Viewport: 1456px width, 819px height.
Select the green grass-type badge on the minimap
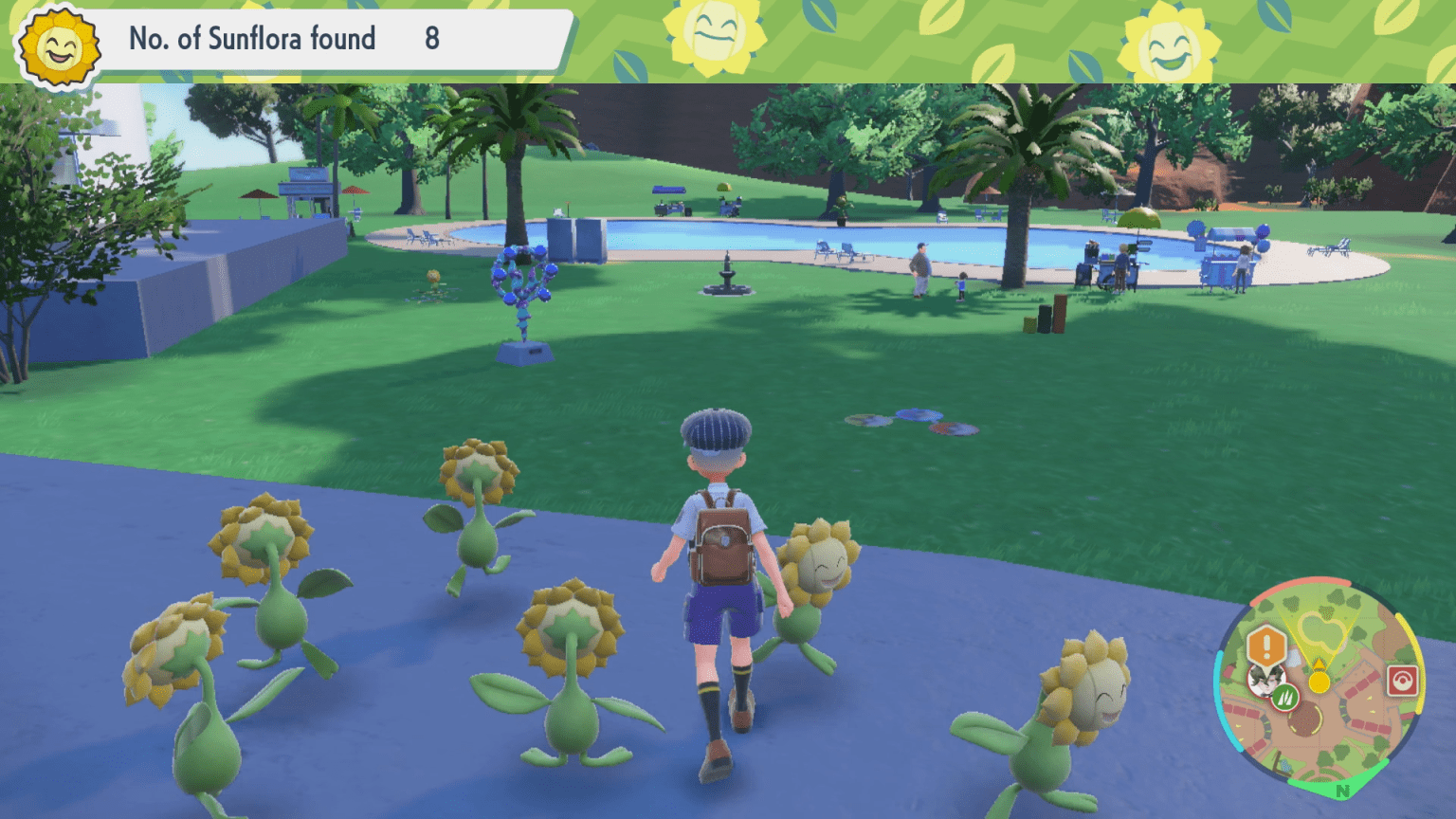click(1285, 698)
